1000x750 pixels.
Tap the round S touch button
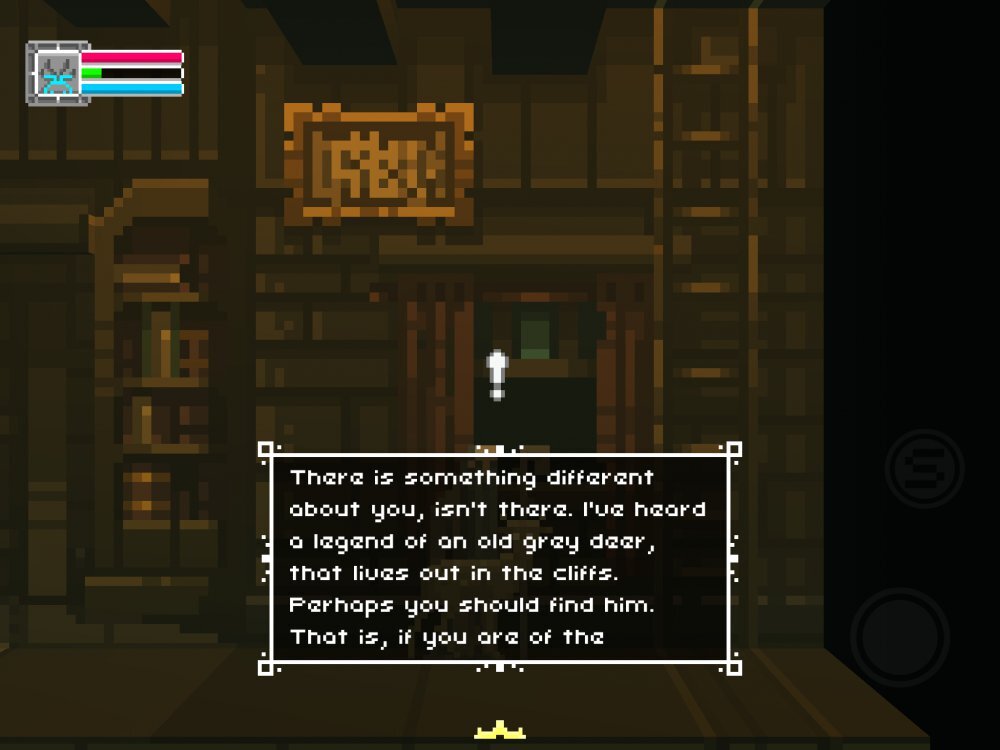click(x=924, y=468)
